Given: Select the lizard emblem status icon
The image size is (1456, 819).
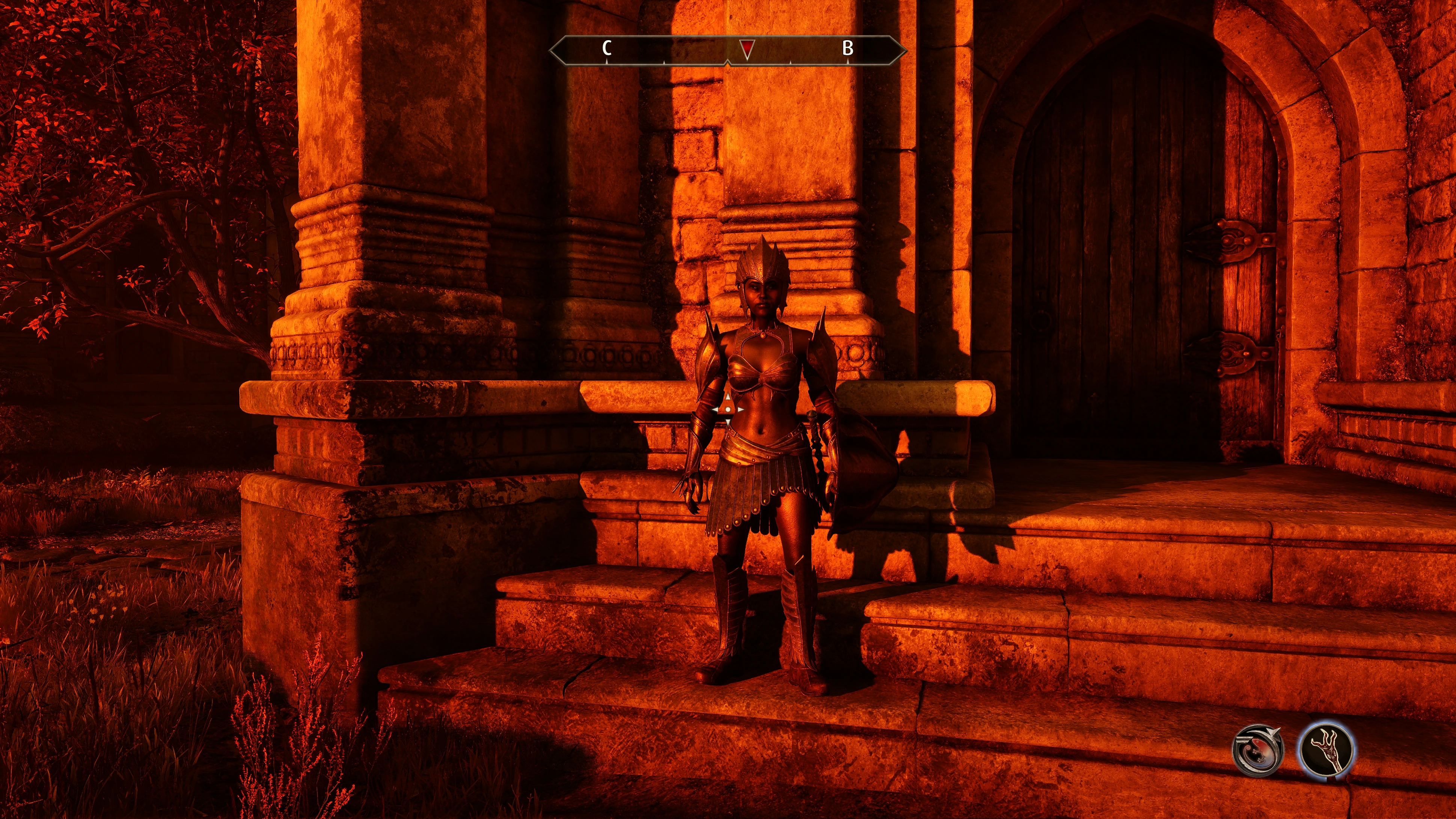Looking at the screenshot, I should pos(1257,750).
